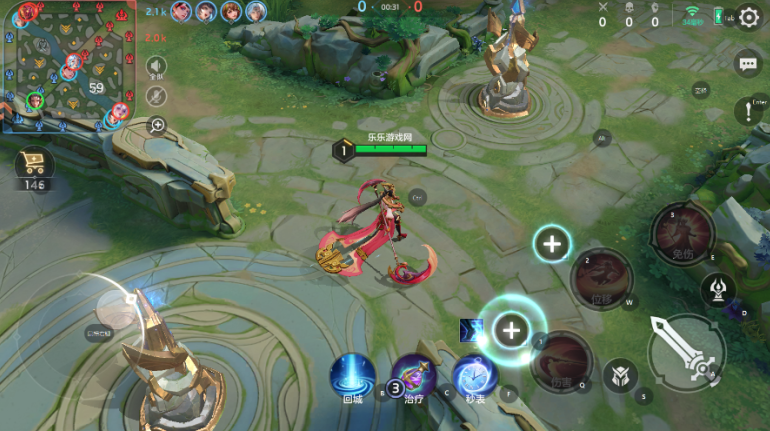Upgrade the 位移 skill with its plus button
770x431 pixels.
tap(552, 243)
